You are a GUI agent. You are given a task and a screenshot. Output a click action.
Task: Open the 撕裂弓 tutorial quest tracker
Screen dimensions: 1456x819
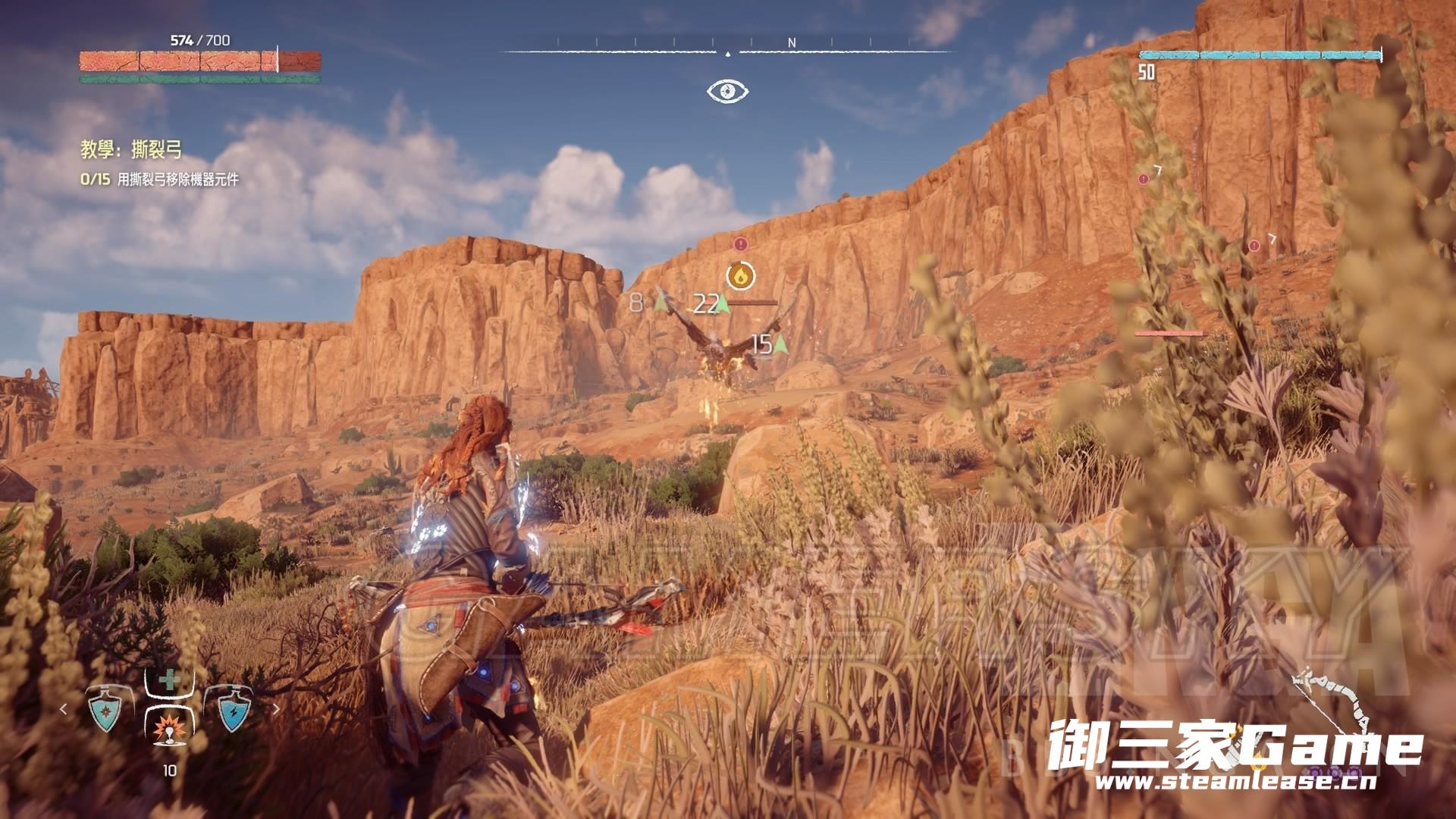(x=131, y=150)
